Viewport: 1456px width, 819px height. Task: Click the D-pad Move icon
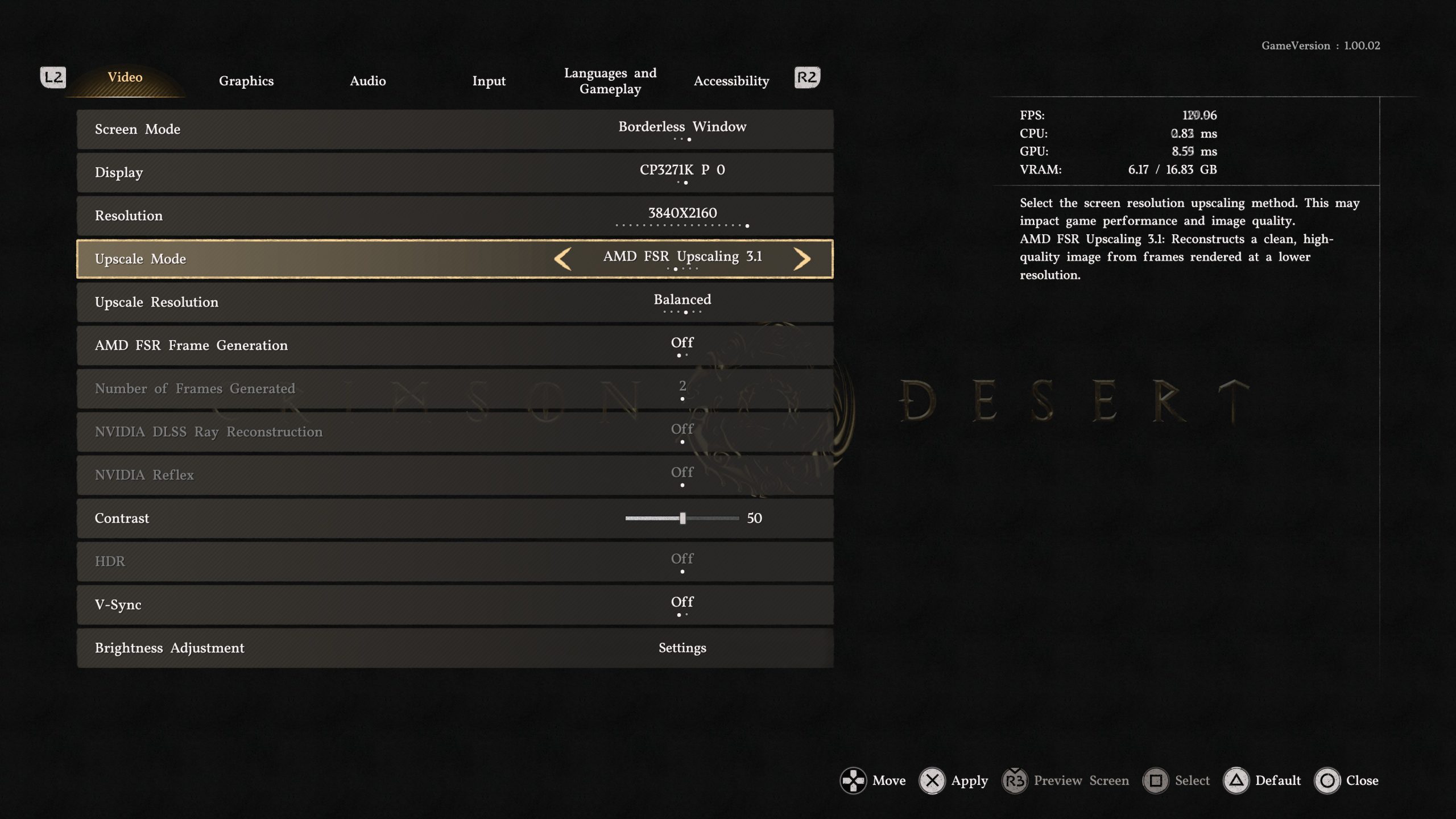click(854, 780)
